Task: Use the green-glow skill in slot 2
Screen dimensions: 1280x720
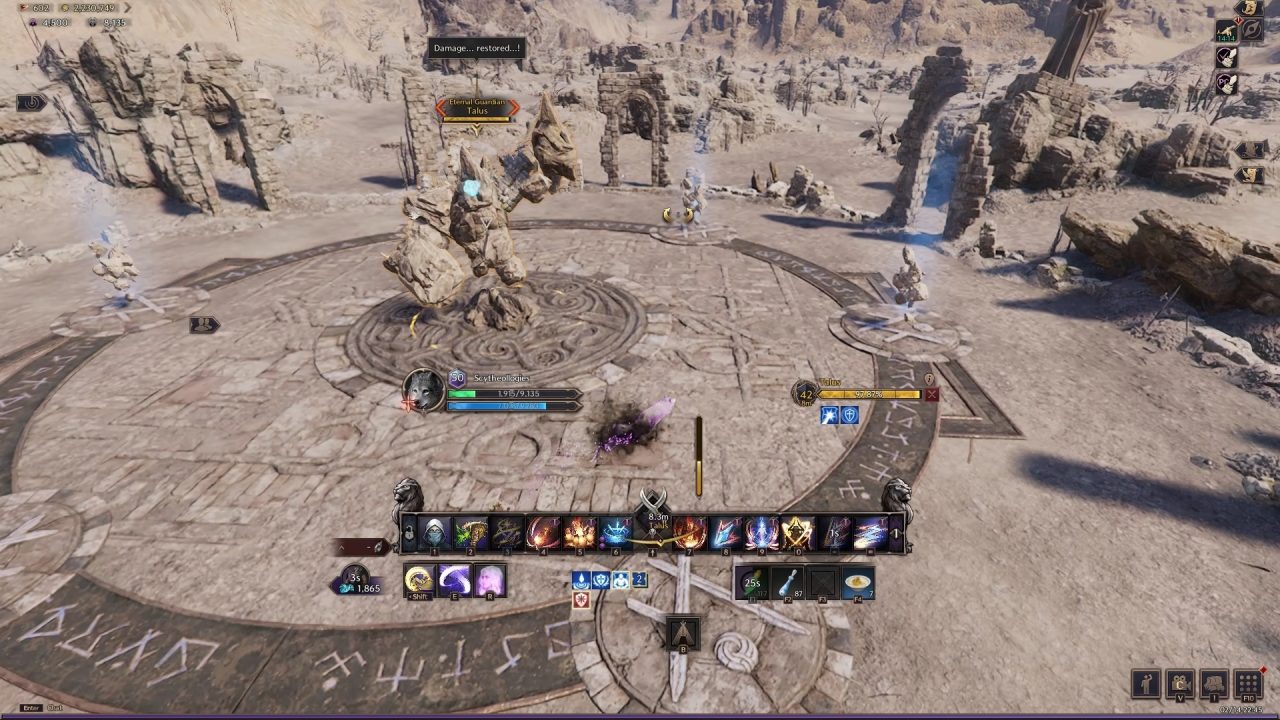Action: tap(470, 532)
